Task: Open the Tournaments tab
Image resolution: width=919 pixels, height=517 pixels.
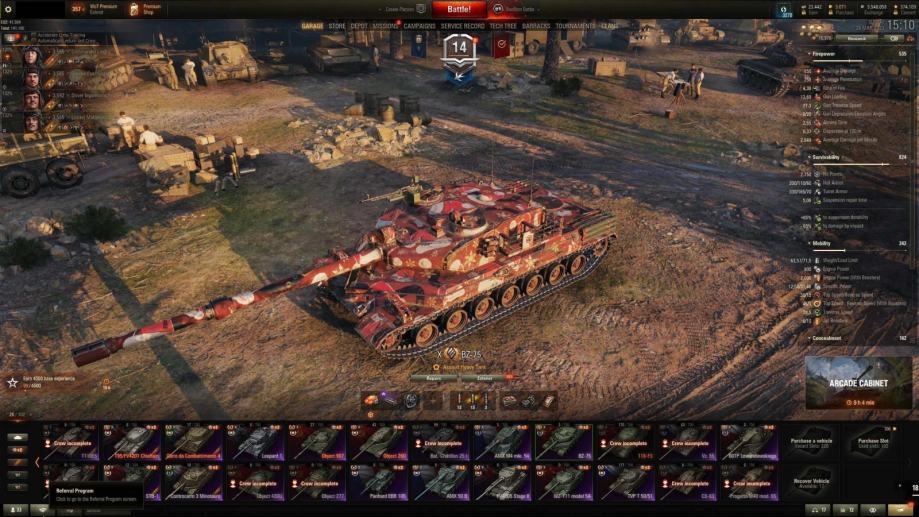Action: click(x=575, y=26)
